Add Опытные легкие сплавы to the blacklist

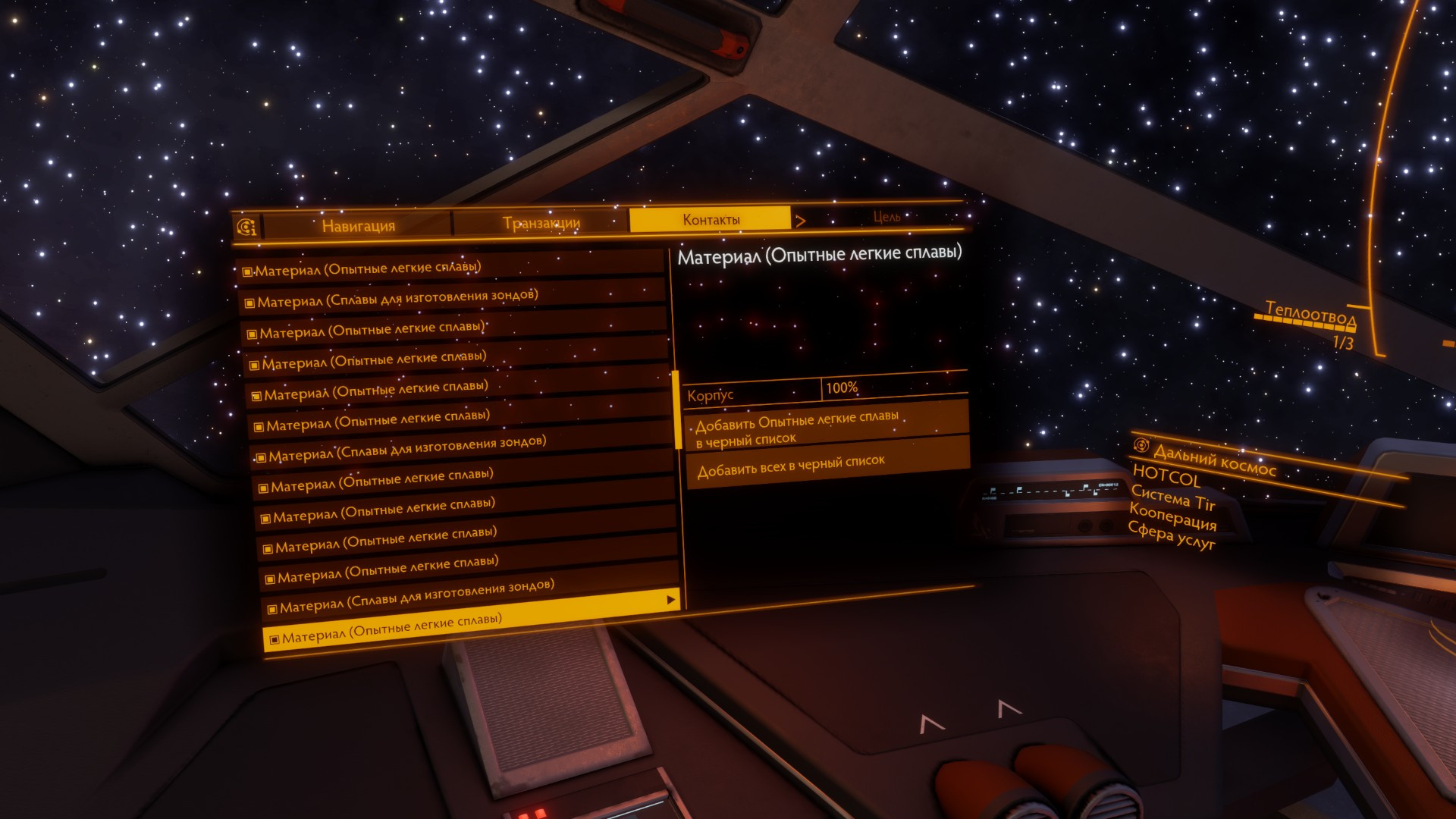pos(827,428)
